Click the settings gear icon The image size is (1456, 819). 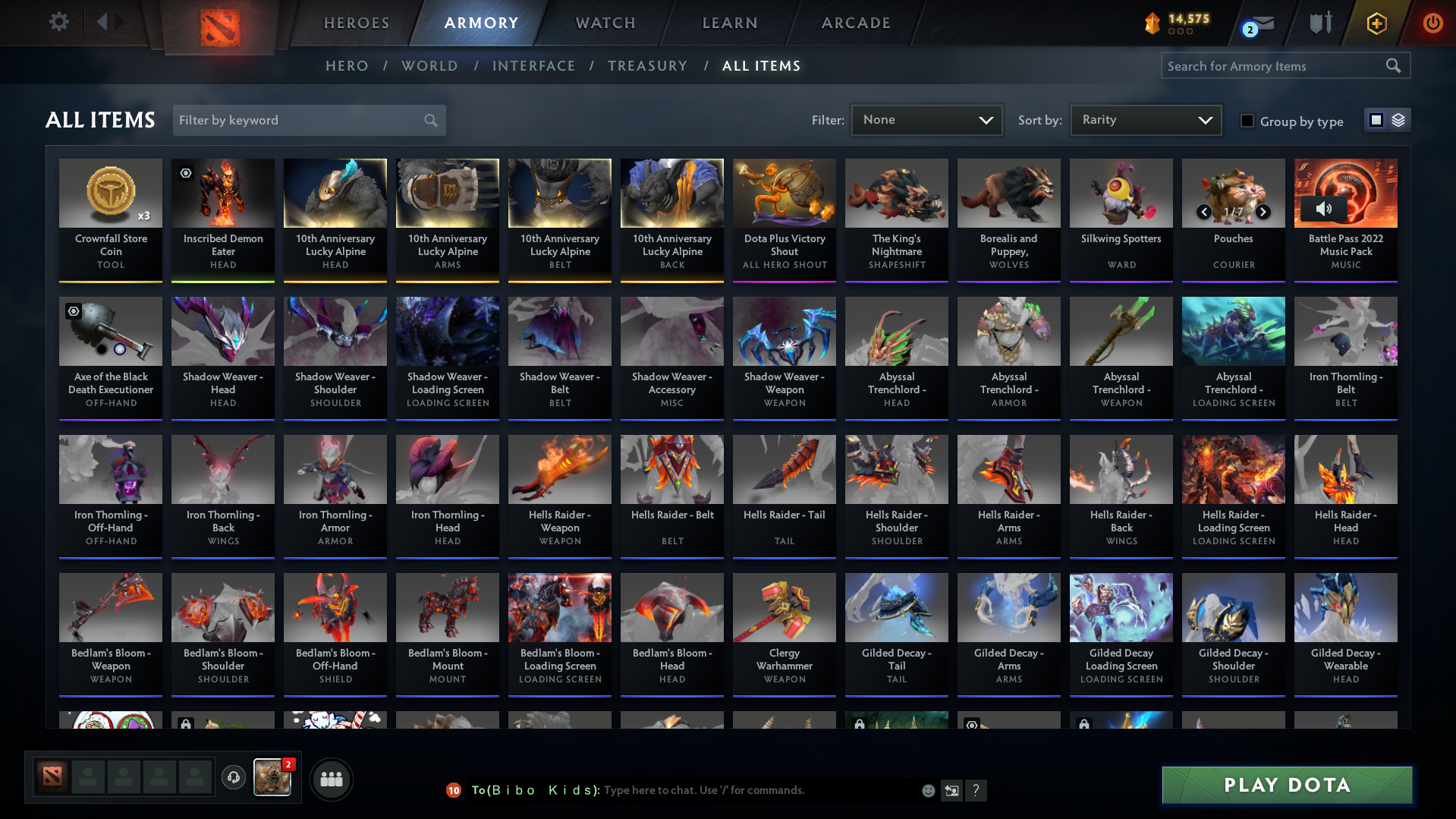coord(59,22)
